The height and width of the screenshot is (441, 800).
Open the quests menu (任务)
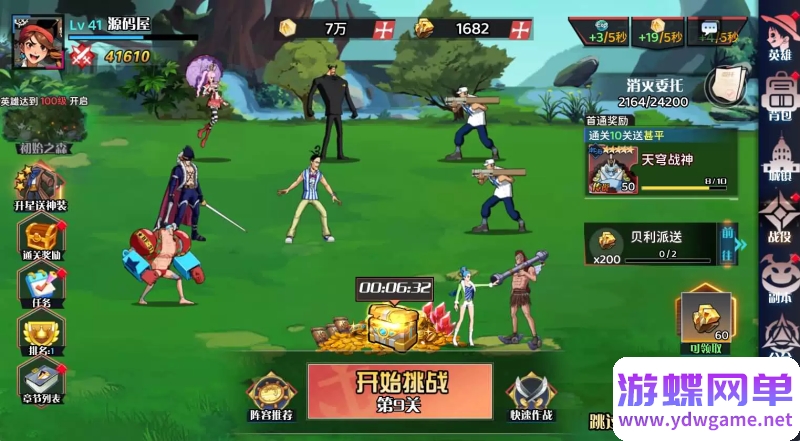click(x=40, y=288)
